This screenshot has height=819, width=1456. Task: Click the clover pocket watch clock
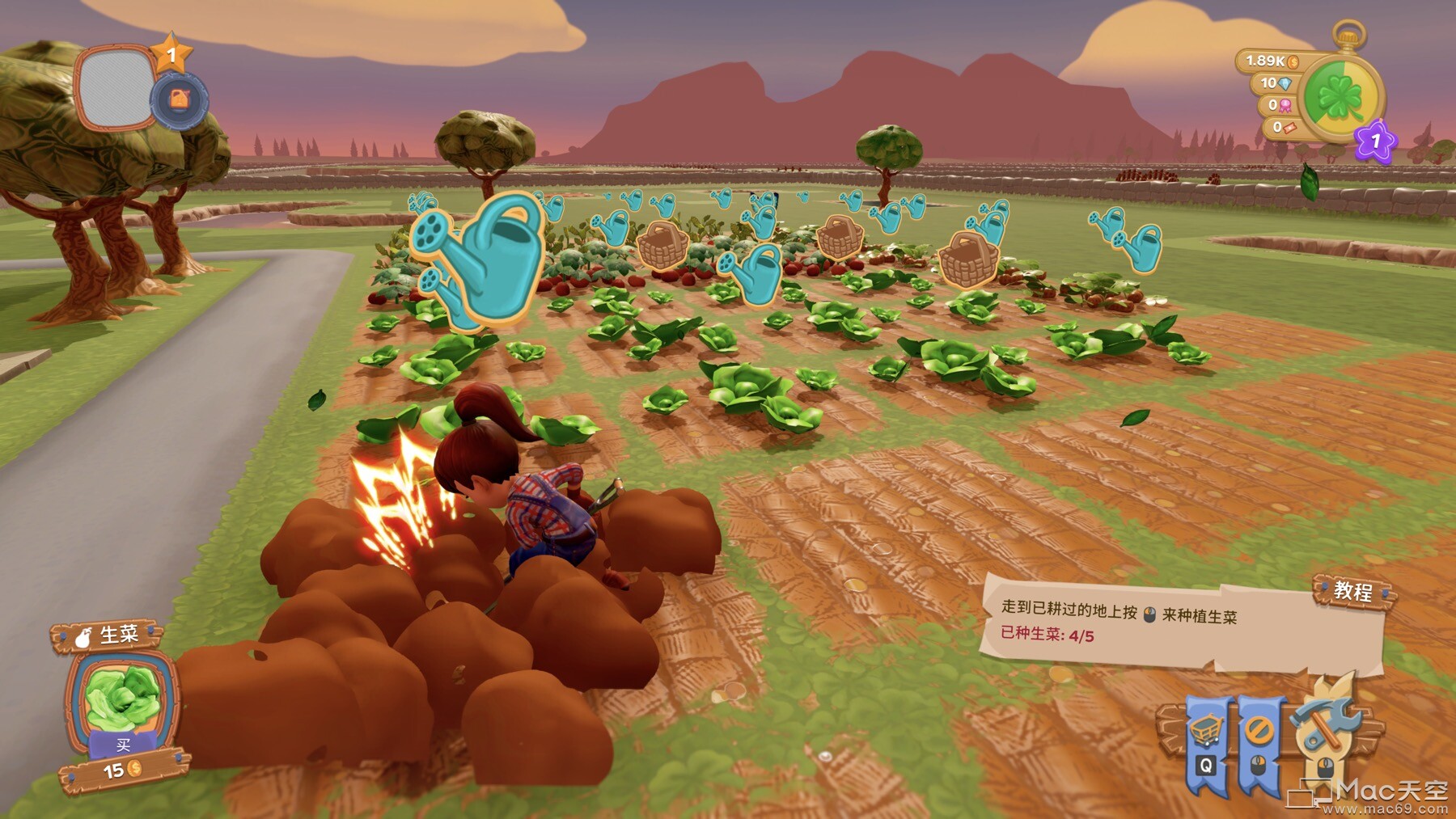click(1341, 98)
